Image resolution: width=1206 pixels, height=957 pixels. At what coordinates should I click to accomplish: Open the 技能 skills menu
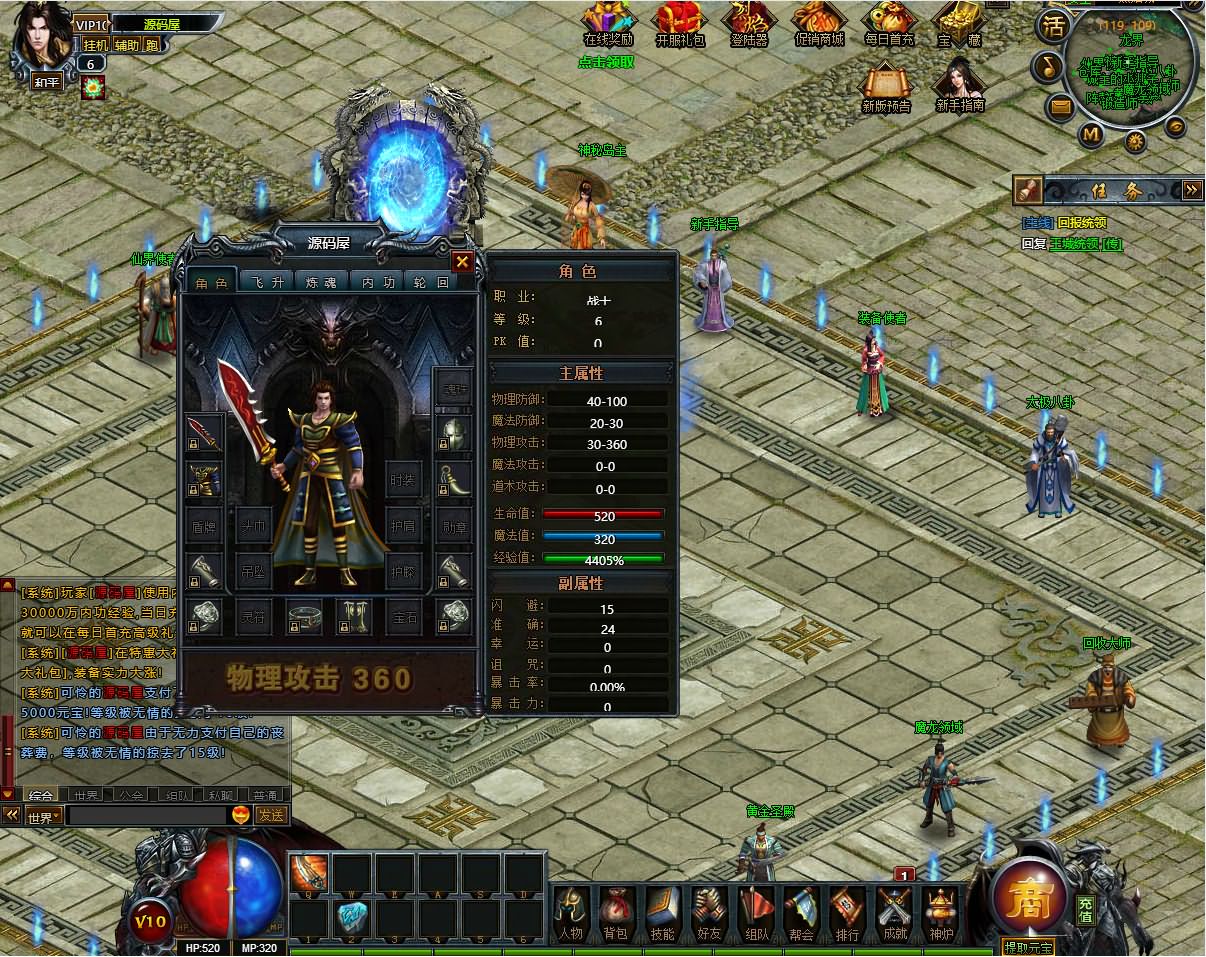662,912
